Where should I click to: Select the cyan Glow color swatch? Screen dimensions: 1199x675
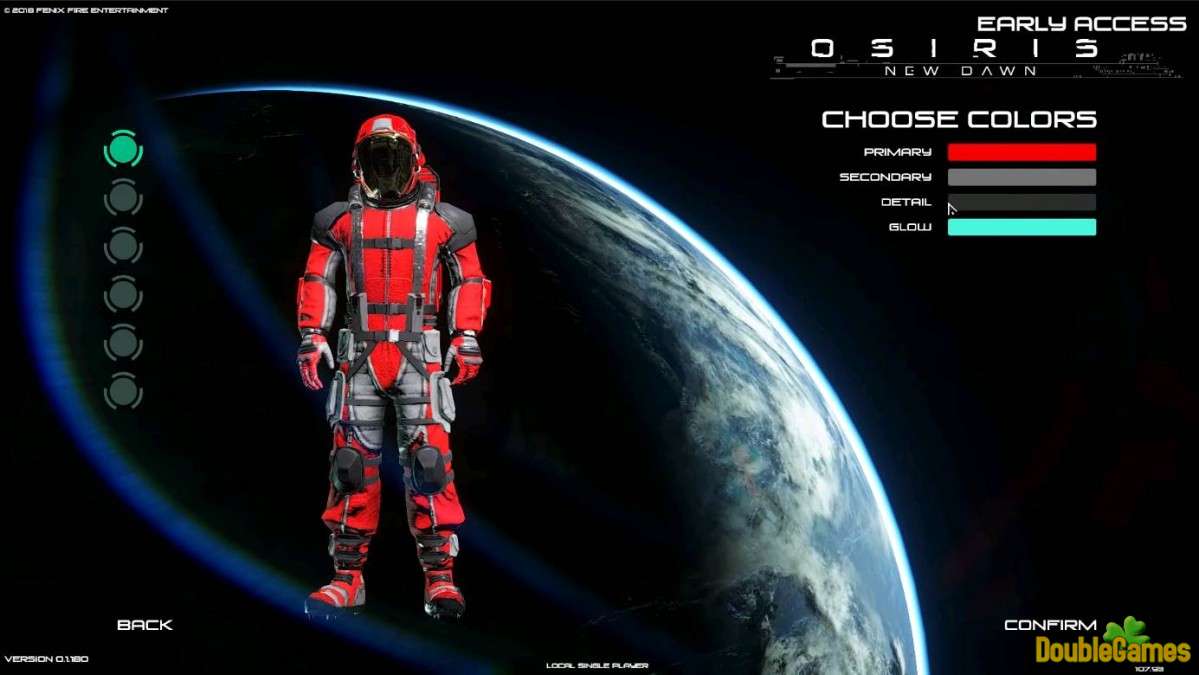pos(1021,227)
